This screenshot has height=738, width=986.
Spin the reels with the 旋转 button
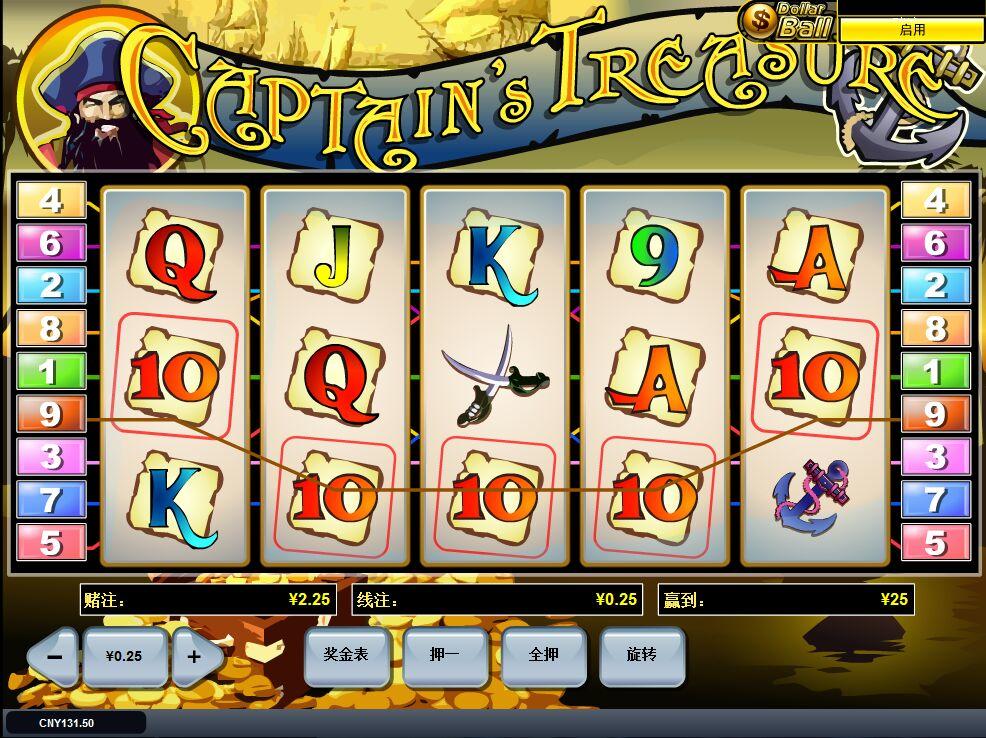(641, 655)
